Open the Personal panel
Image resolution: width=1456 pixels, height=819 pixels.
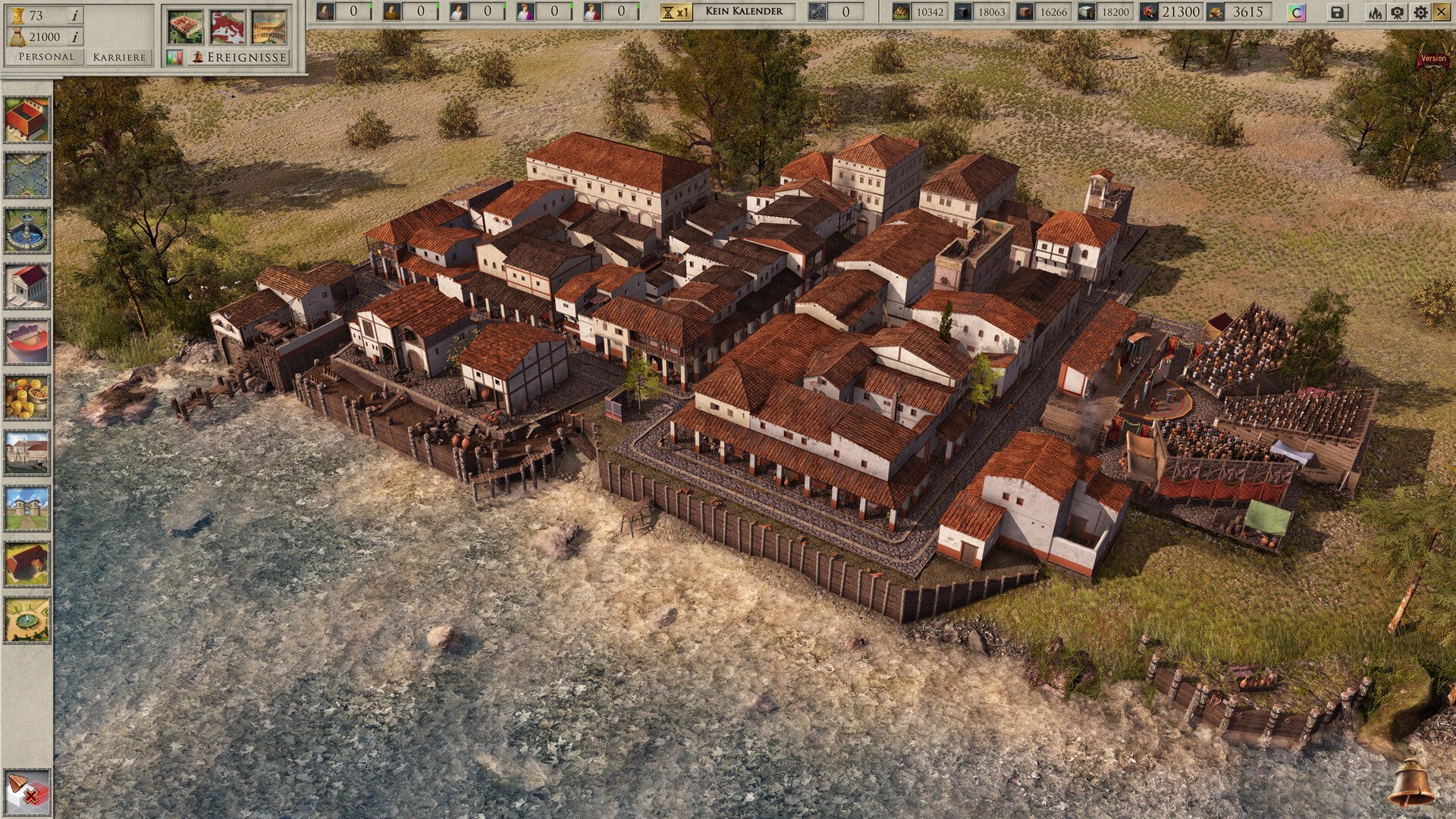click(46, 57)
